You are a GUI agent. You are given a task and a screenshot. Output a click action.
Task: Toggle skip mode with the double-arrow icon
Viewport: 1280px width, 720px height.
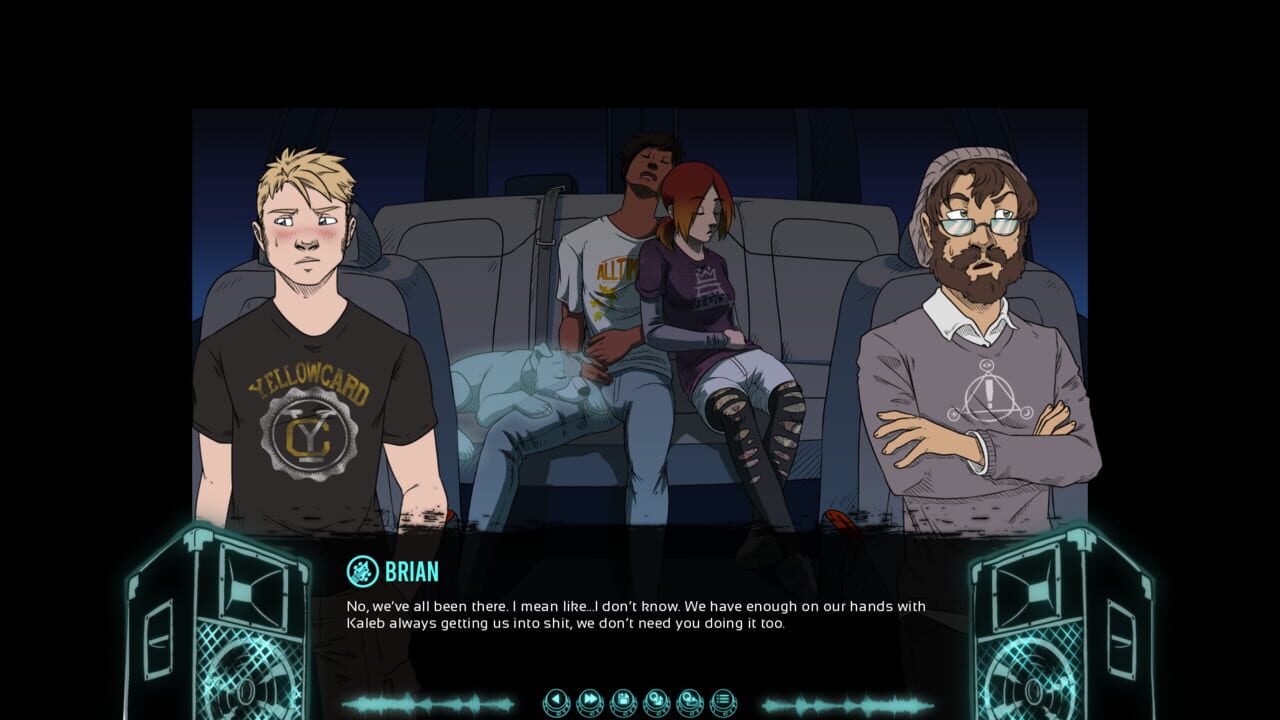(588, 700)
